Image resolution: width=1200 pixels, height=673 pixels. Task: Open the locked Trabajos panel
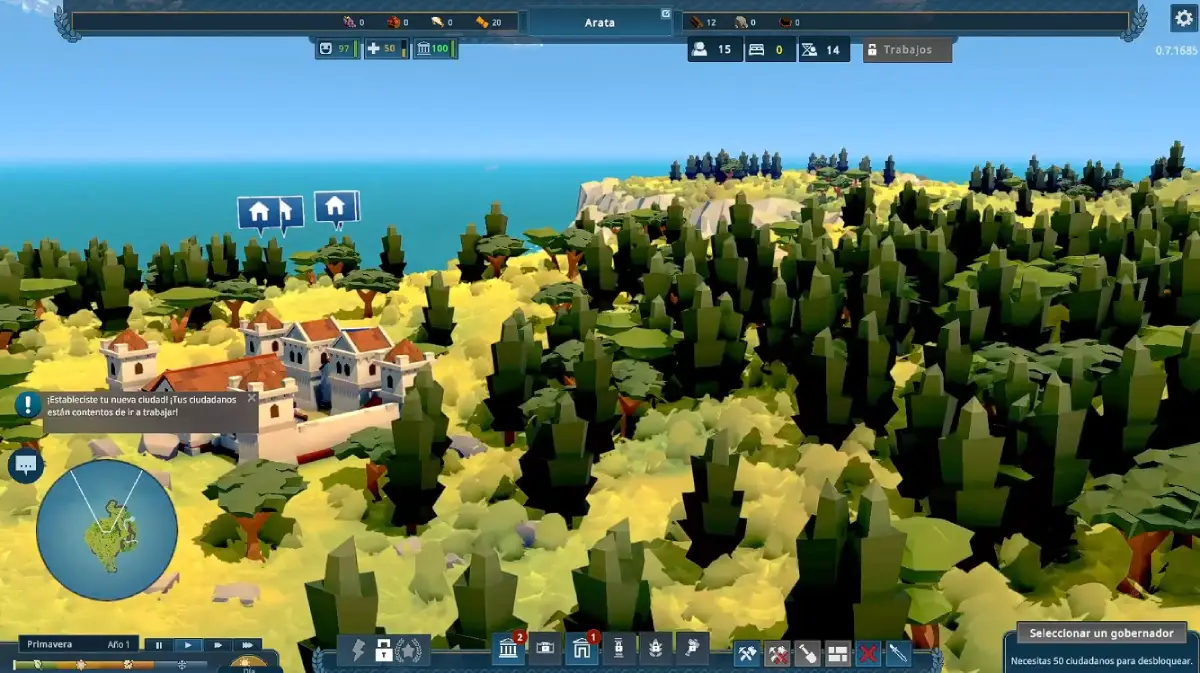[907, 50]
